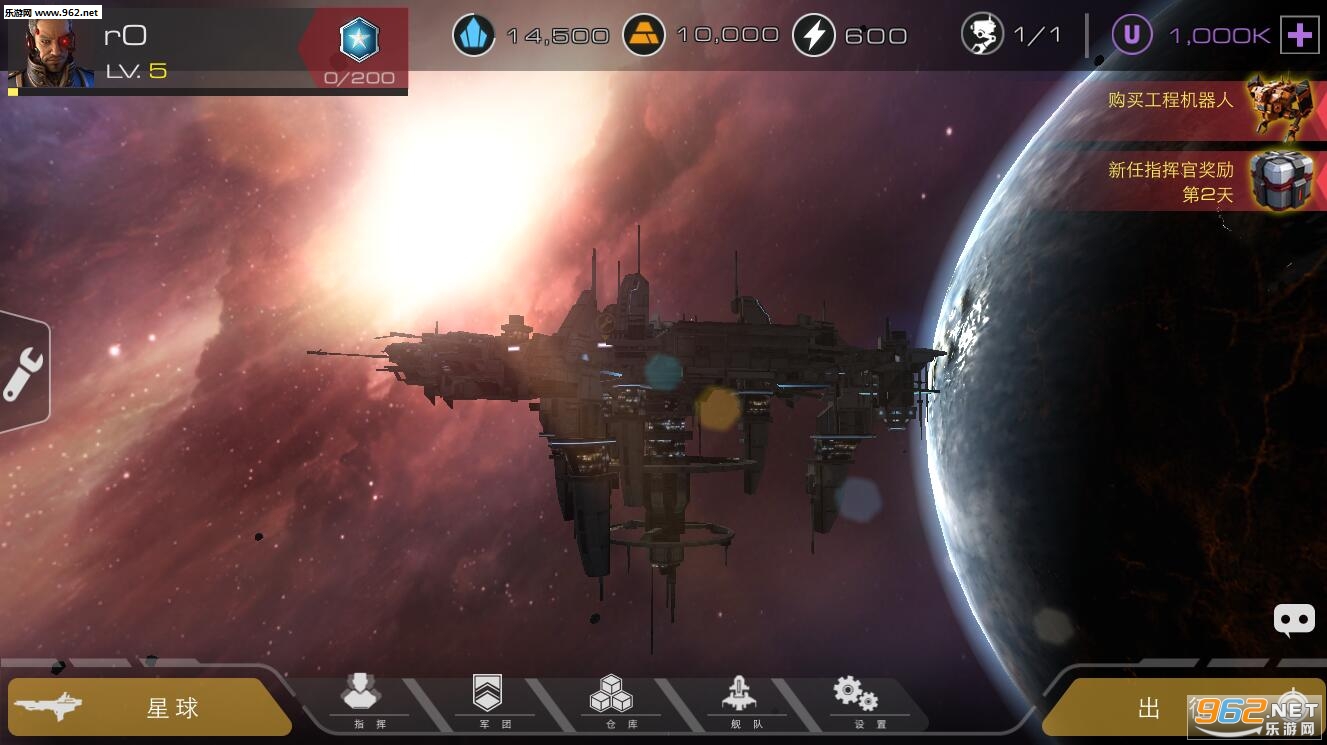Screen dimensions: 1327x745
Task: Click the wrench tool tab
Action: pyautogui.click(x=23, y=374)
